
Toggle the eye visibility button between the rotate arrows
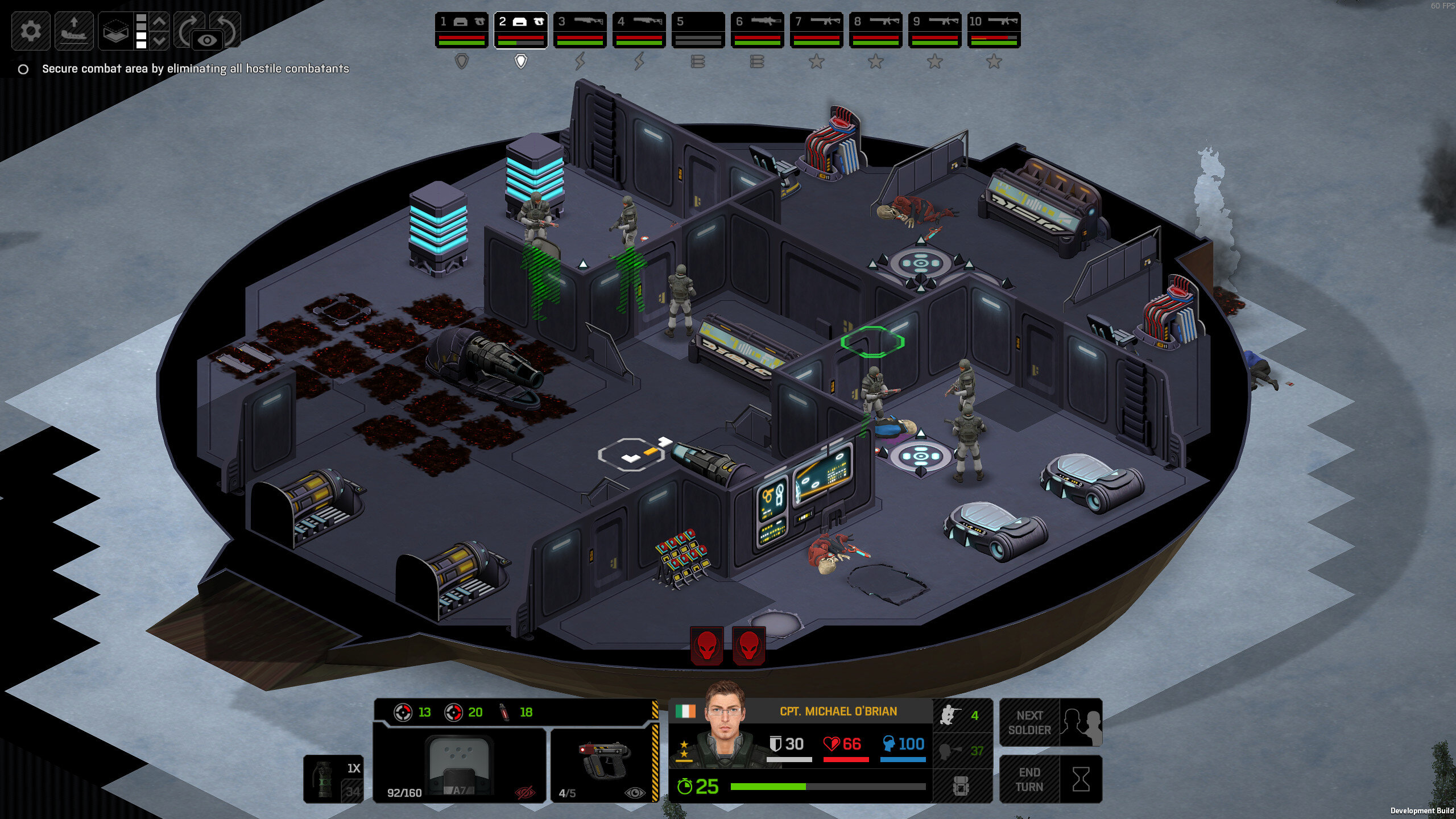[x=208, y=40]
